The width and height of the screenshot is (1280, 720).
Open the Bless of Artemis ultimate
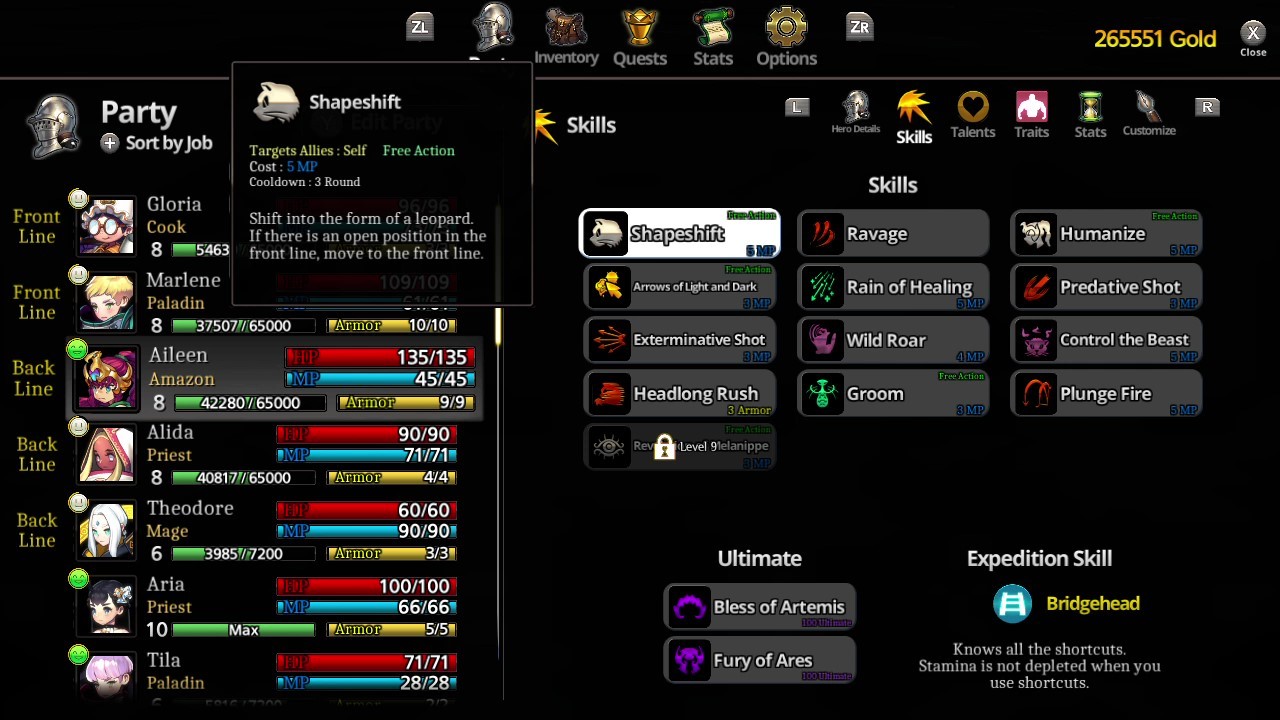click(759, 606)
